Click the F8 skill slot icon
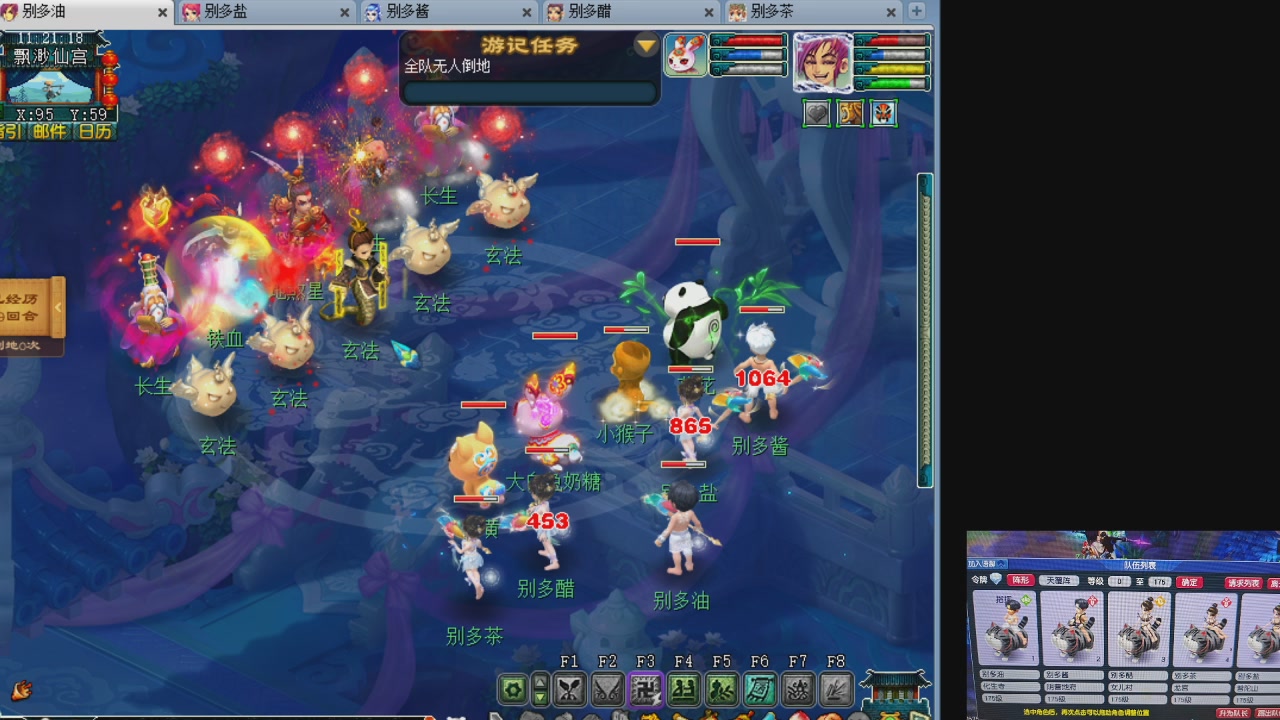The height and width of the screenshot is (720, 1280). click(x=835, y=688)
